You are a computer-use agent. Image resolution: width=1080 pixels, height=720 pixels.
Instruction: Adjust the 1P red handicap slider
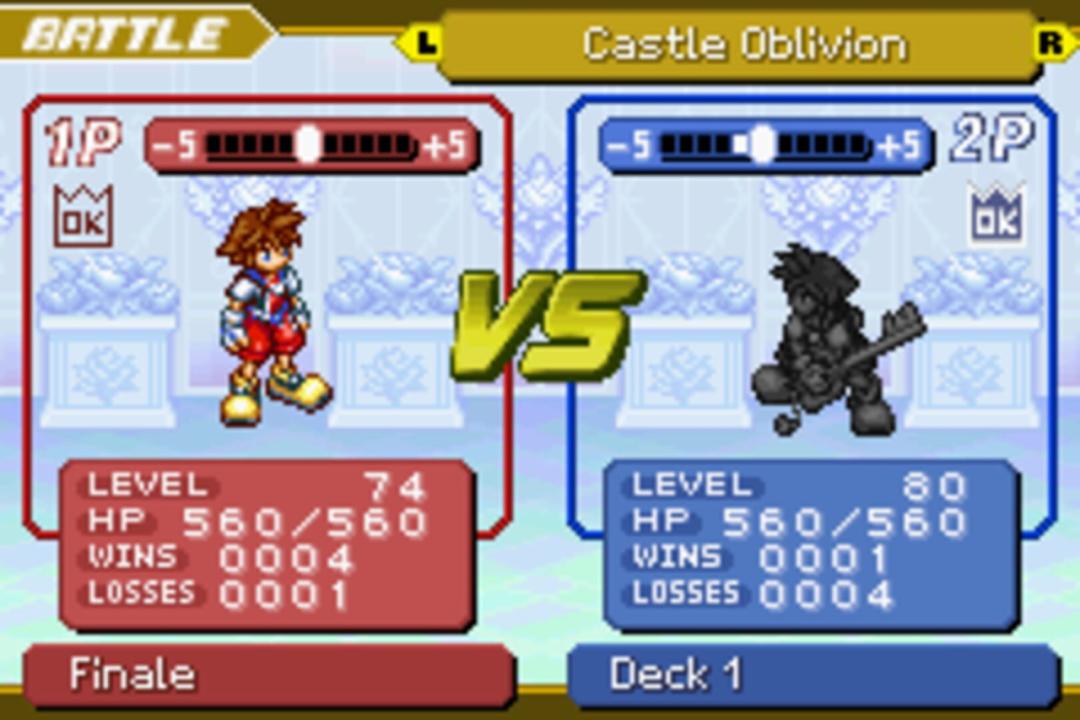tap(310, 146)
